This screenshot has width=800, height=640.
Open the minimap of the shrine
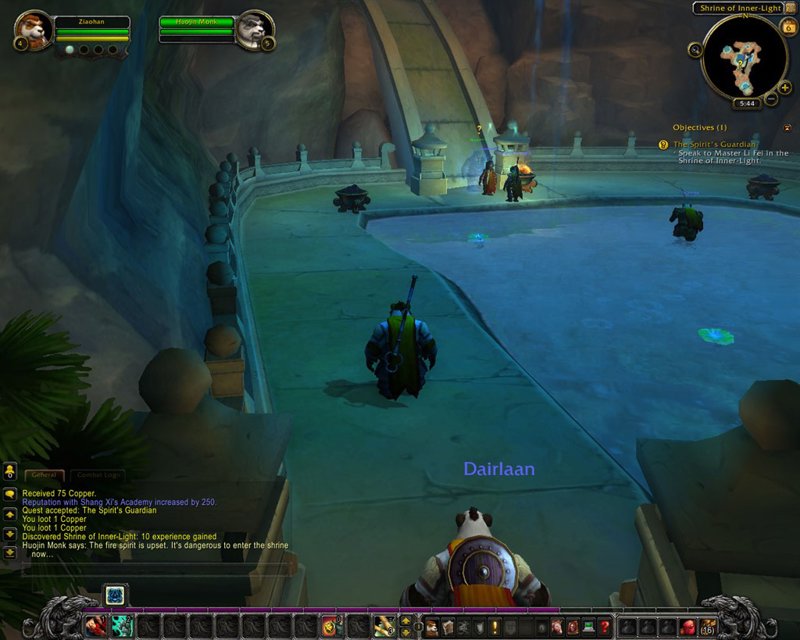[744, 58]
